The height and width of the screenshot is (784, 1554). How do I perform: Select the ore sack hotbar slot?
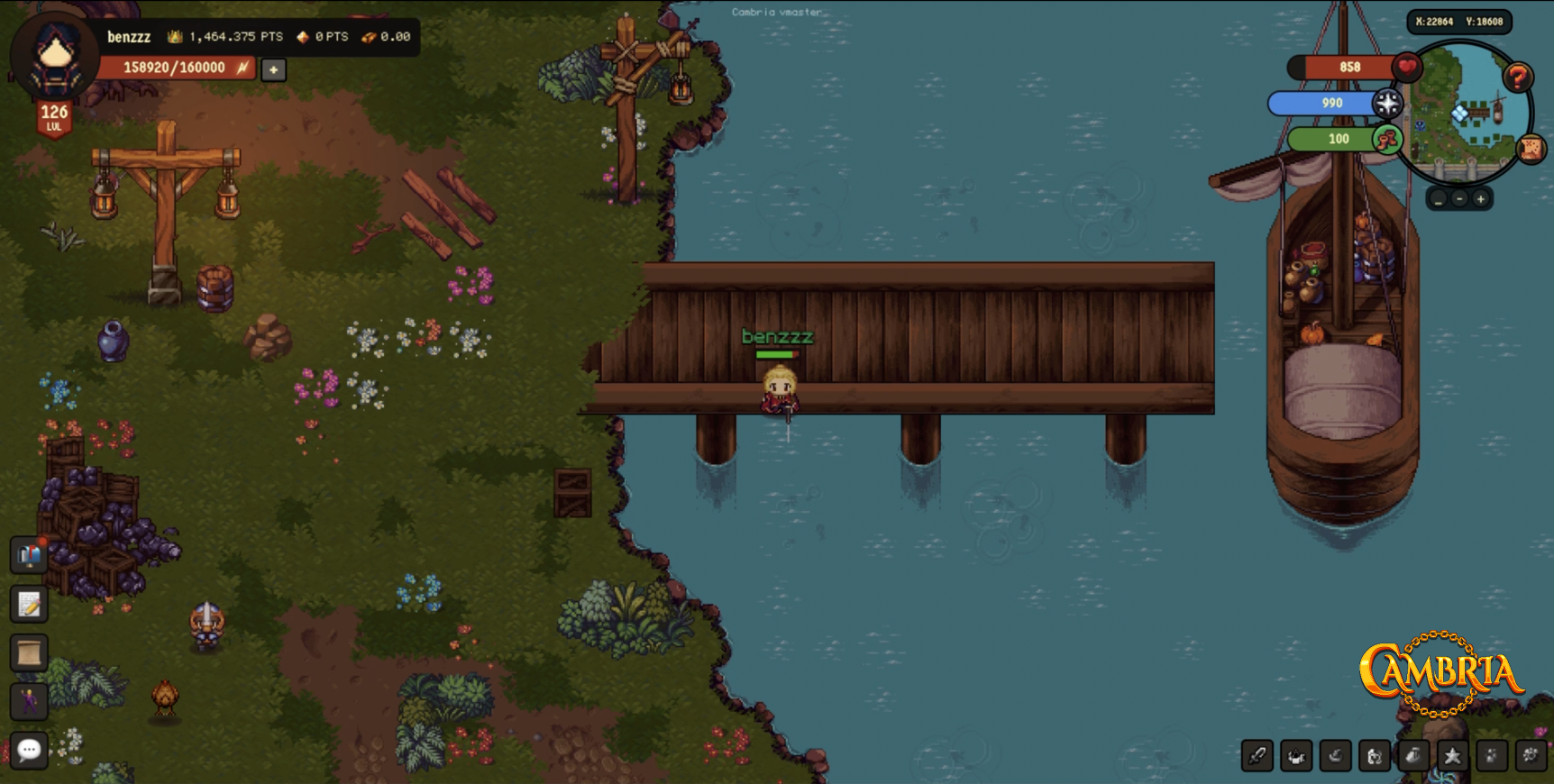pos(1413,756)
